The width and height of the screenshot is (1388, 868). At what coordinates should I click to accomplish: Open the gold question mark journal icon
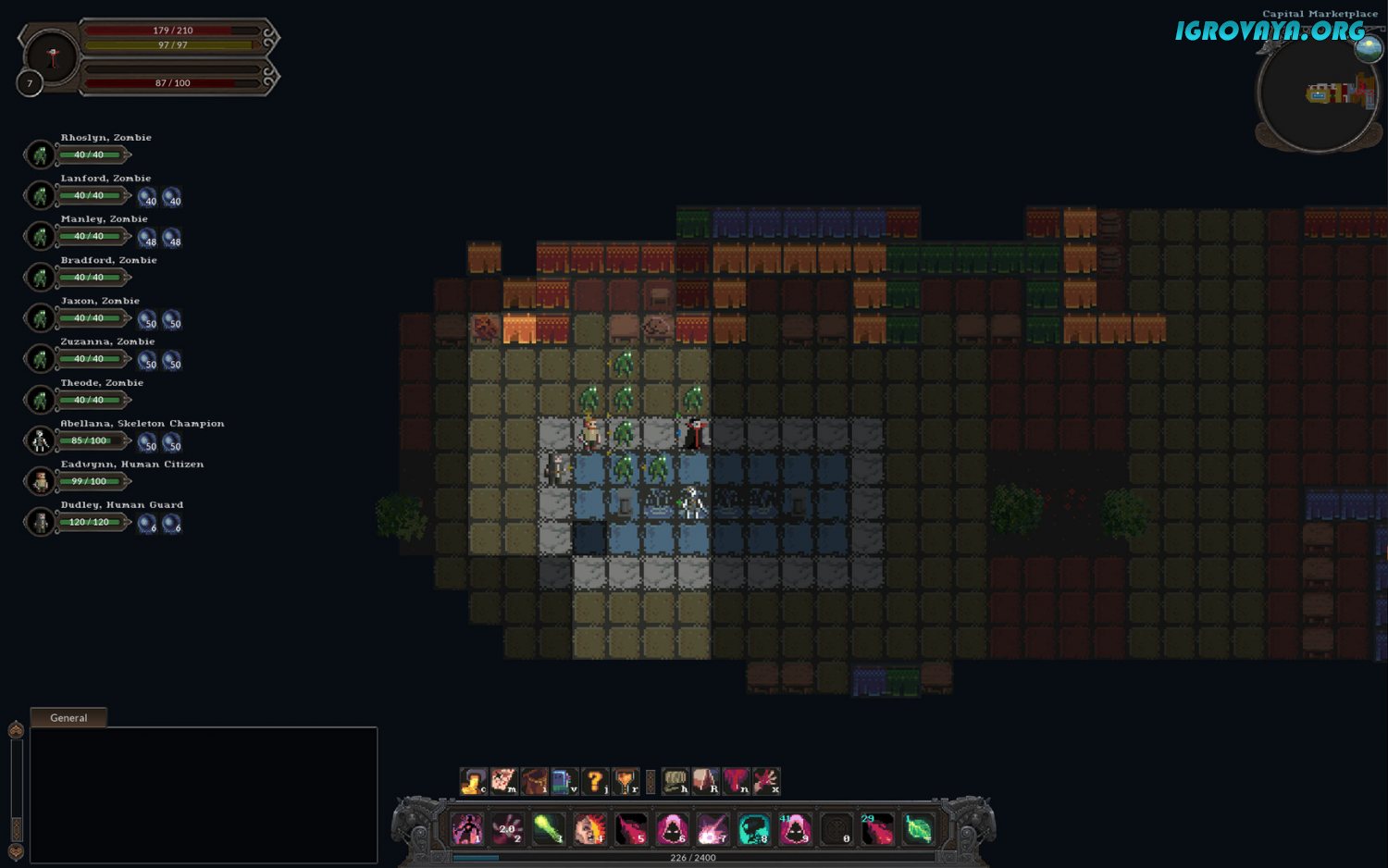coord(595,782)
